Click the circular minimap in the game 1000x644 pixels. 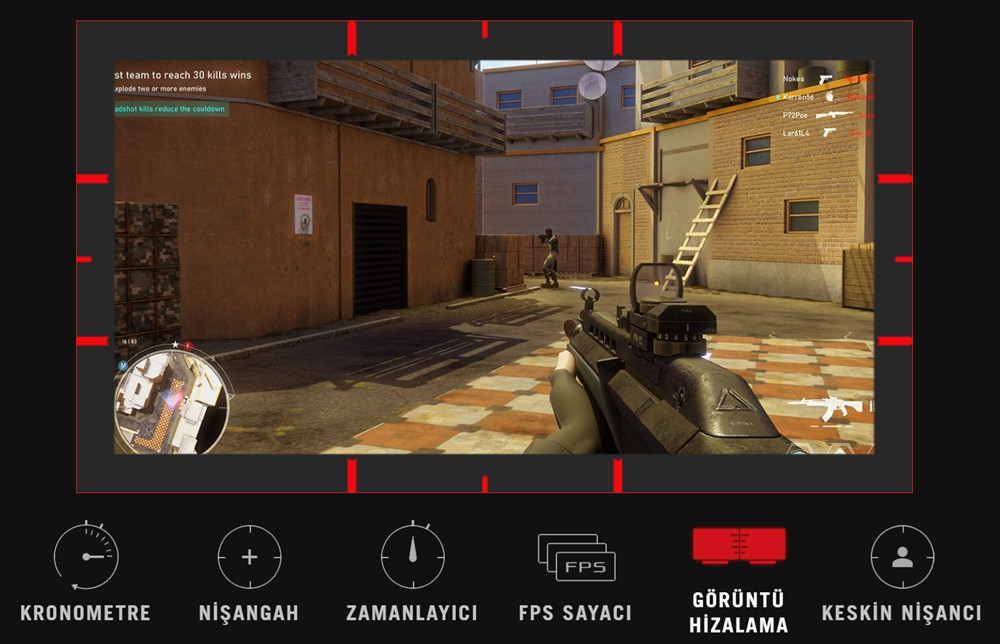(x=171, y=400)
